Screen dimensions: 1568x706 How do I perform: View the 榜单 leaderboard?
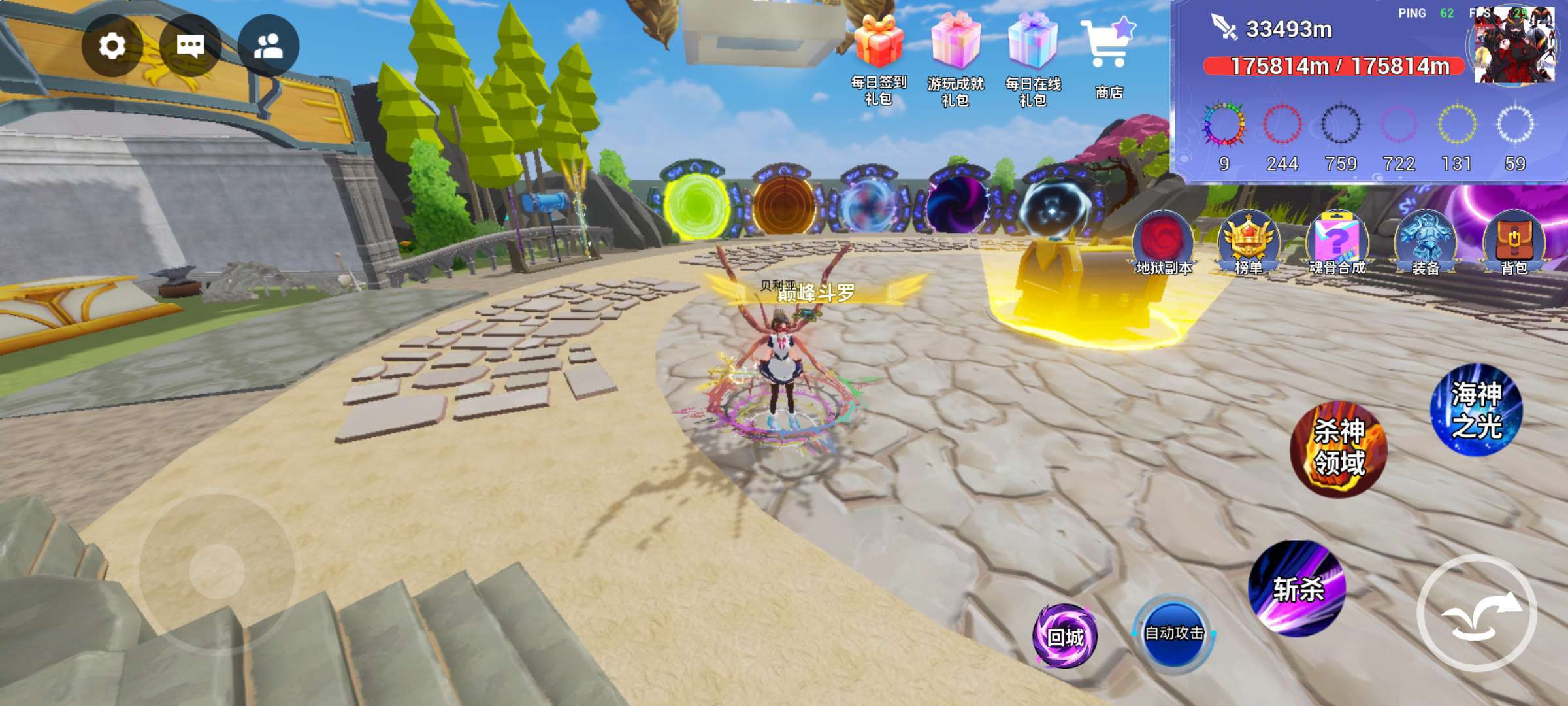click(x=1249, y=243)
